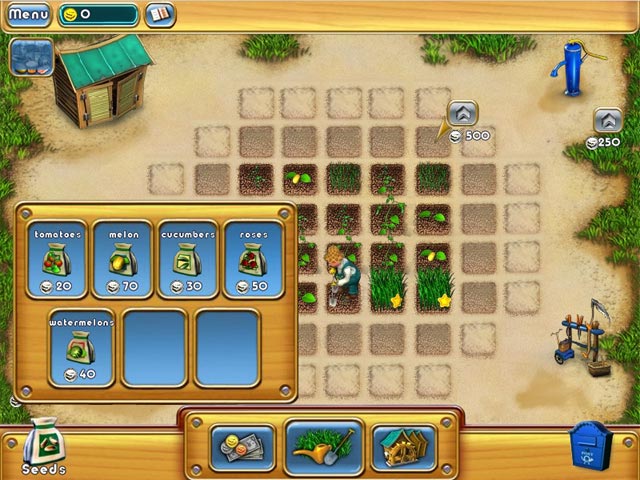Click the blue mailbox icon
Image resolution: width=640 pixels, height=480 pixels.
tap(587, 444)
